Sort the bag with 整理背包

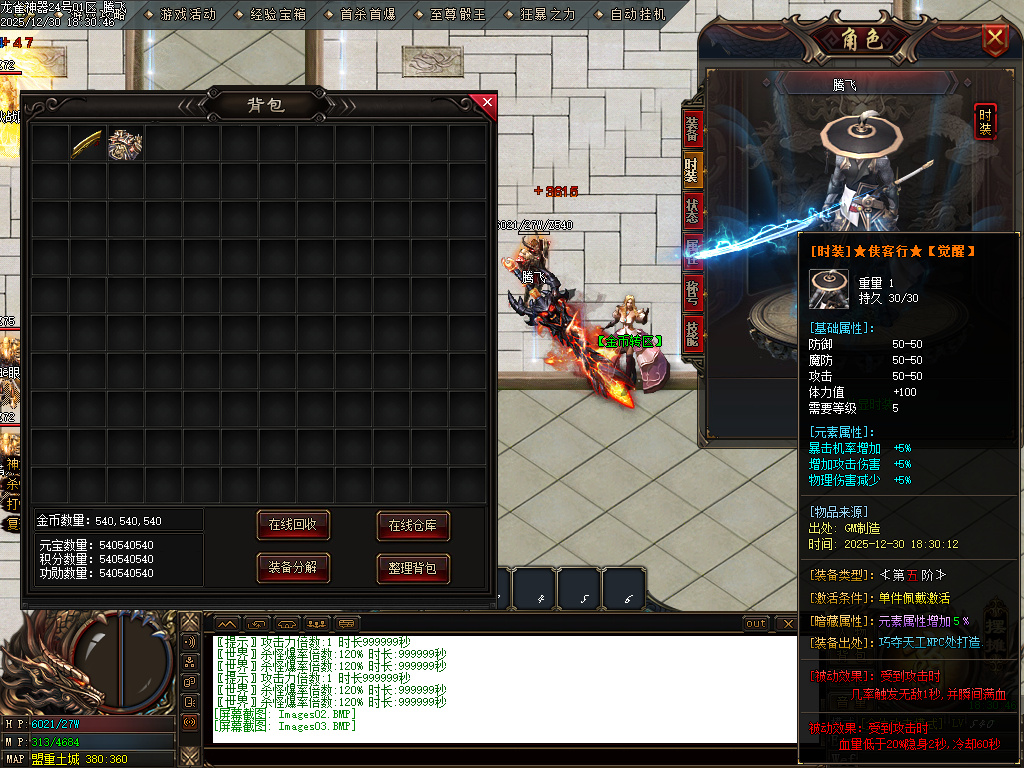[x=413, y=568]
